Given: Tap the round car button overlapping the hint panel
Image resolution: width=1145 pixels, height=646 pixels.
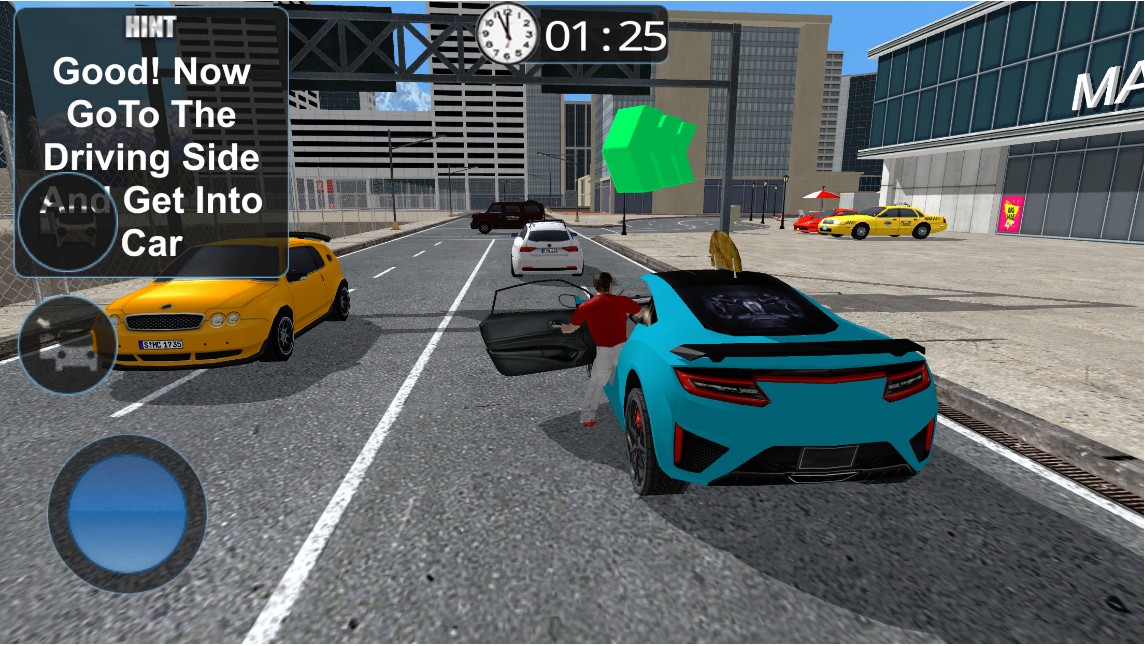Looking at the screenshot, I should (x=68, y=222).
